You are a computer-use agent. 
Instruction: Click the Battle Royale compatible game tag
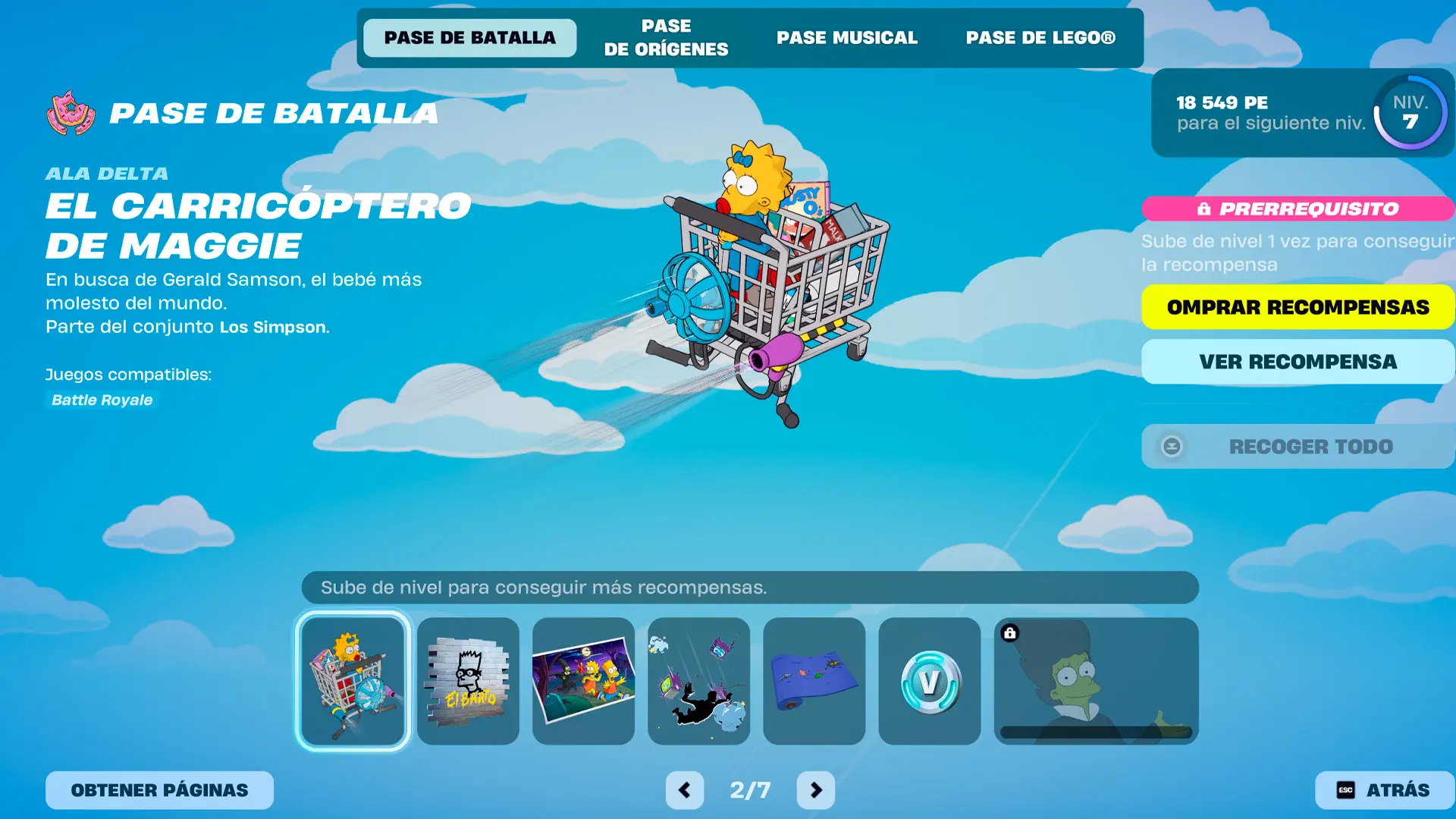(102, 400)
